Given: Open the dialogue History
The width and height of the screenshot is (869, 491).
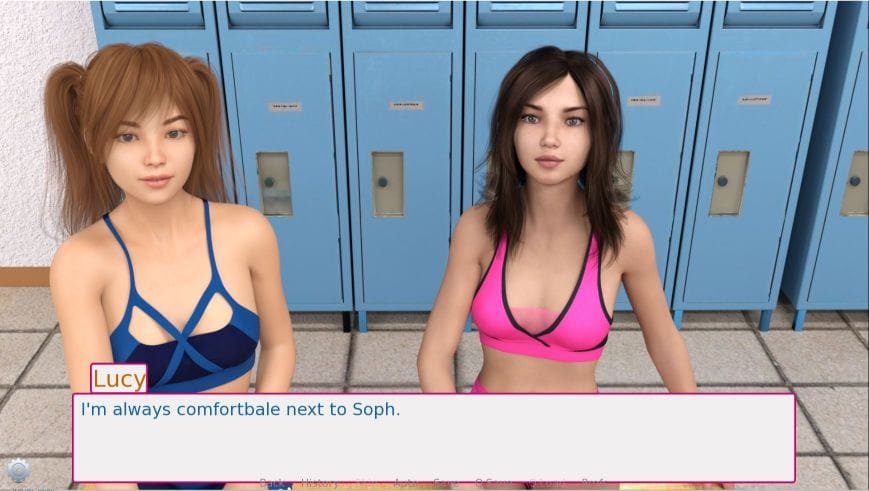Looking at the screenshot, I should point(319,483).
